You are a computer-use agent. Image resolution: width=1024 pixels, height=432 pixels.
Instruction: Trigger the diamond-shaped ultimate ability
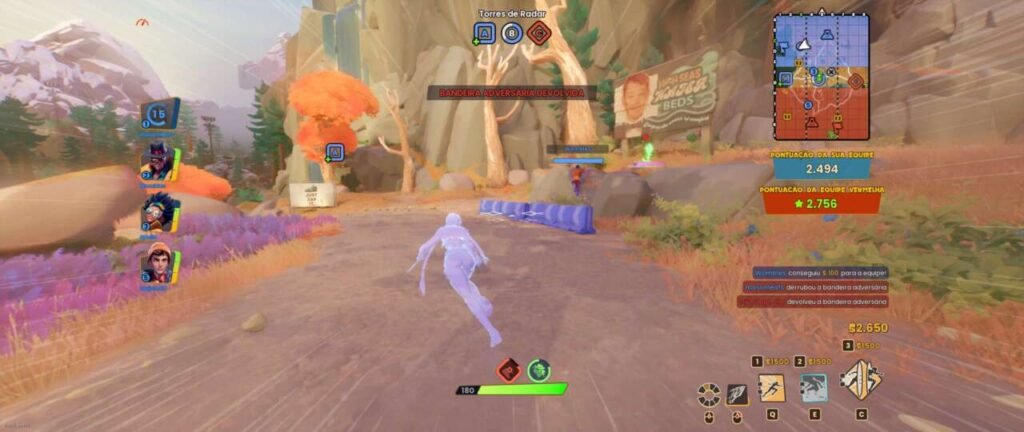tap(860, 380)
